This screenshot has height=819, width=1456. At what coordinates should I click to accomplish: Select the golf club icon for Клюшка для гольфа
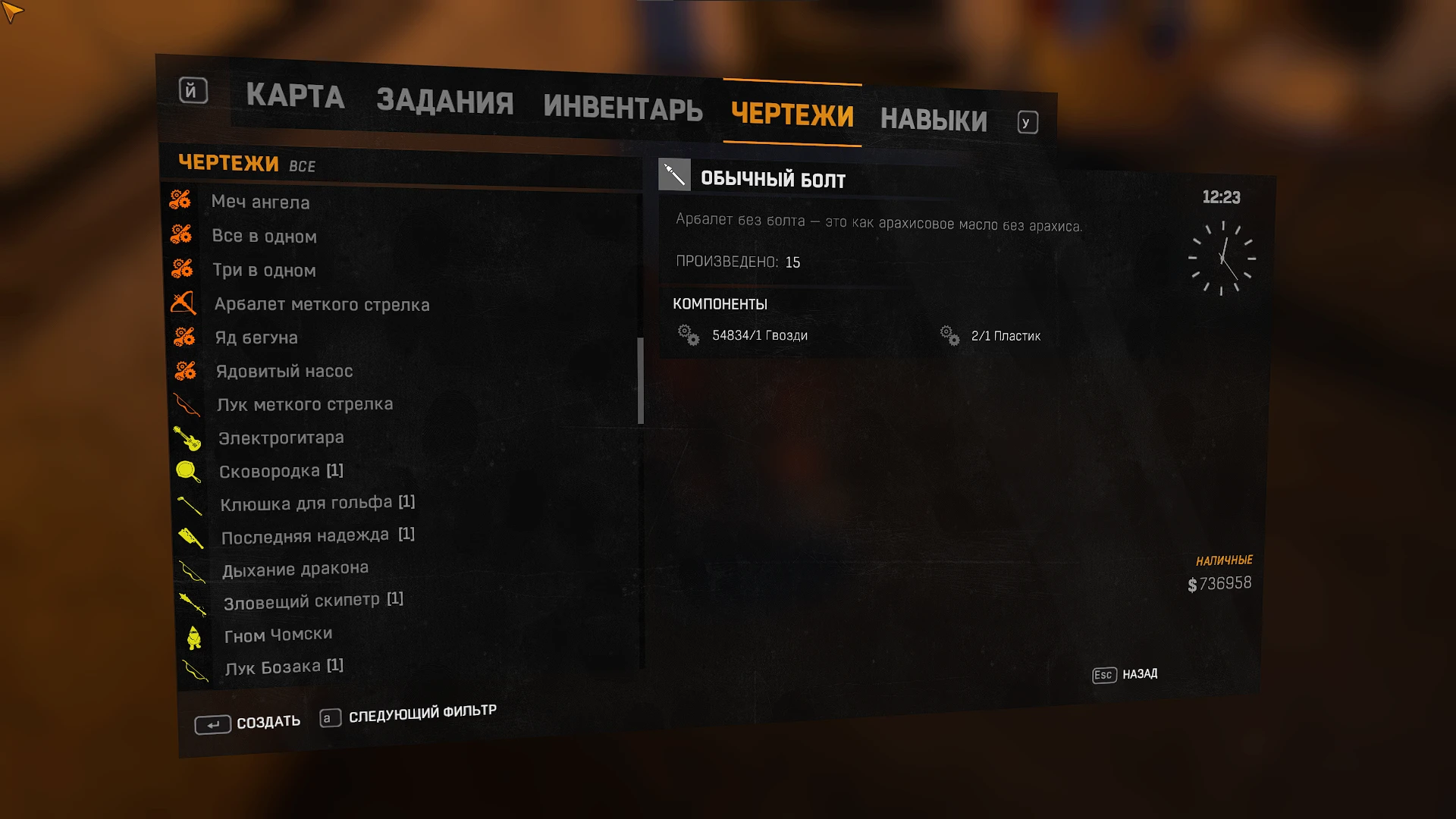tap(190, 504)
